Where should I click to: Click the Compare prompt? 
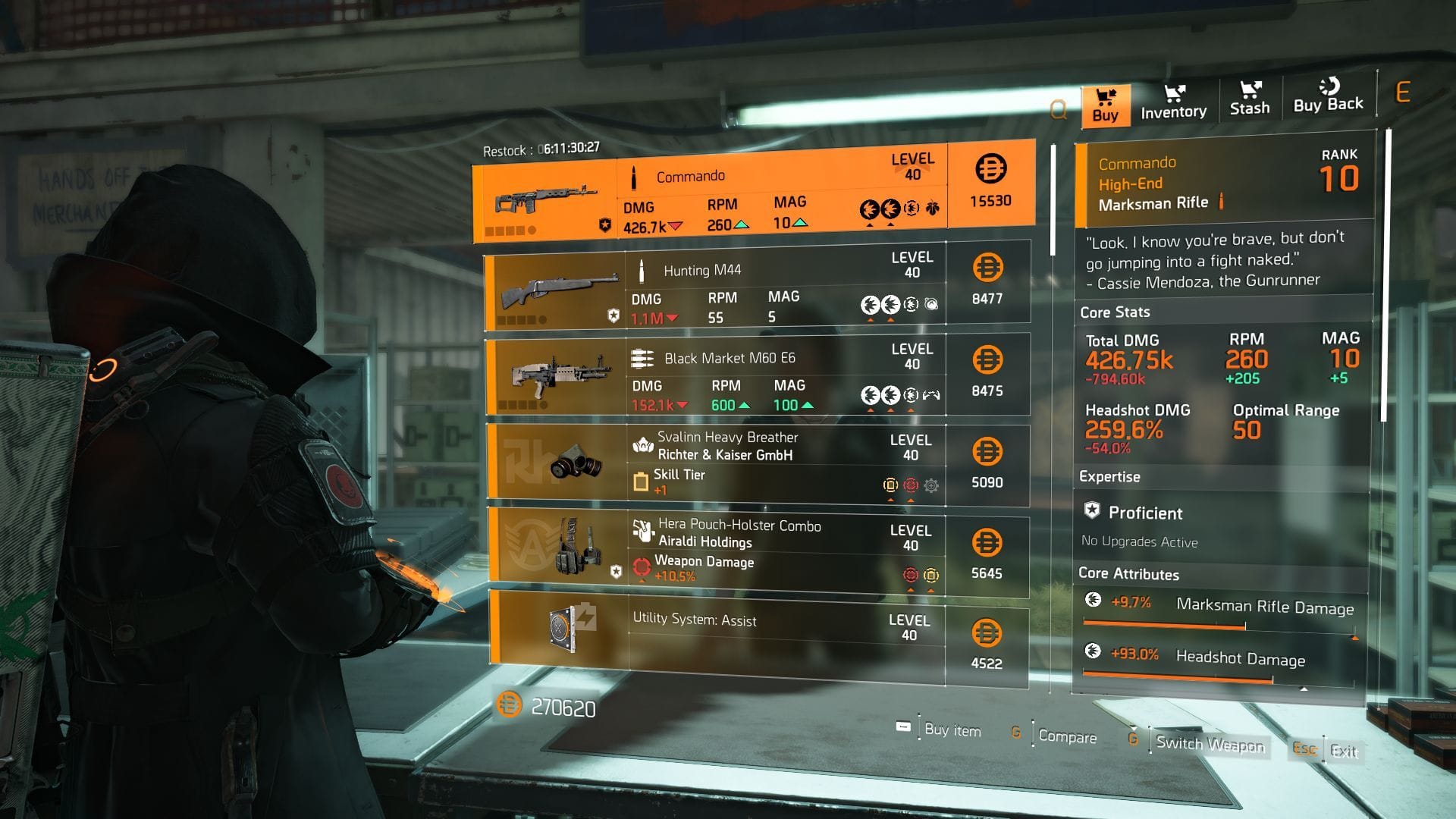1068,737
